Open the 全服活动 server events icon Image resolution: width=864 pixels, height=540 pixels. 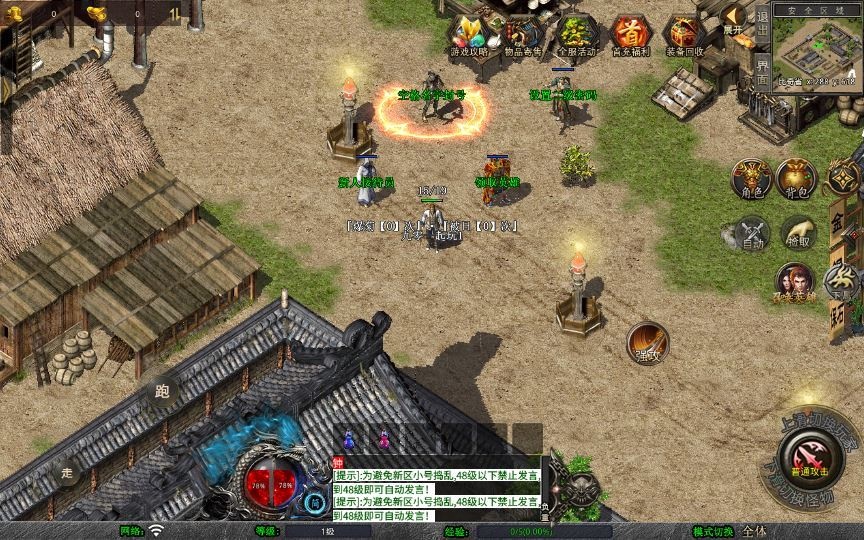[575, 35]
